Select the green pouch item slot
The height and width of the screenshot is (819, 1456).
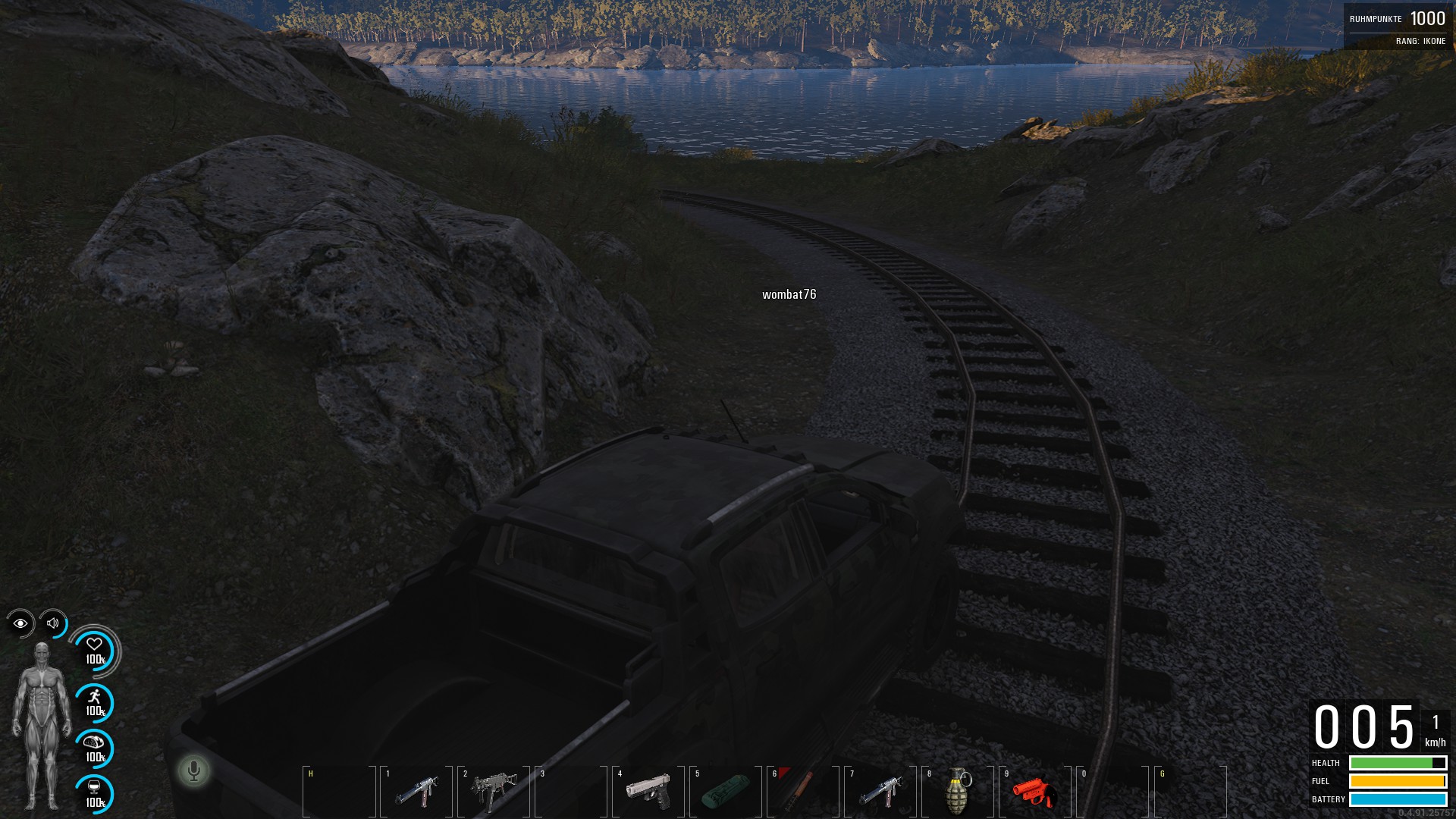[x=726, y=791]
